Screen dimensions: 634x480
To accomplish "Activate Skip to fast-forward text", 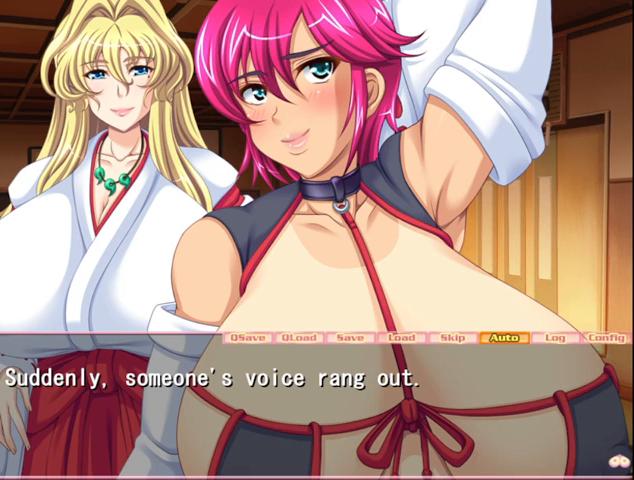I will pos(453,338).
